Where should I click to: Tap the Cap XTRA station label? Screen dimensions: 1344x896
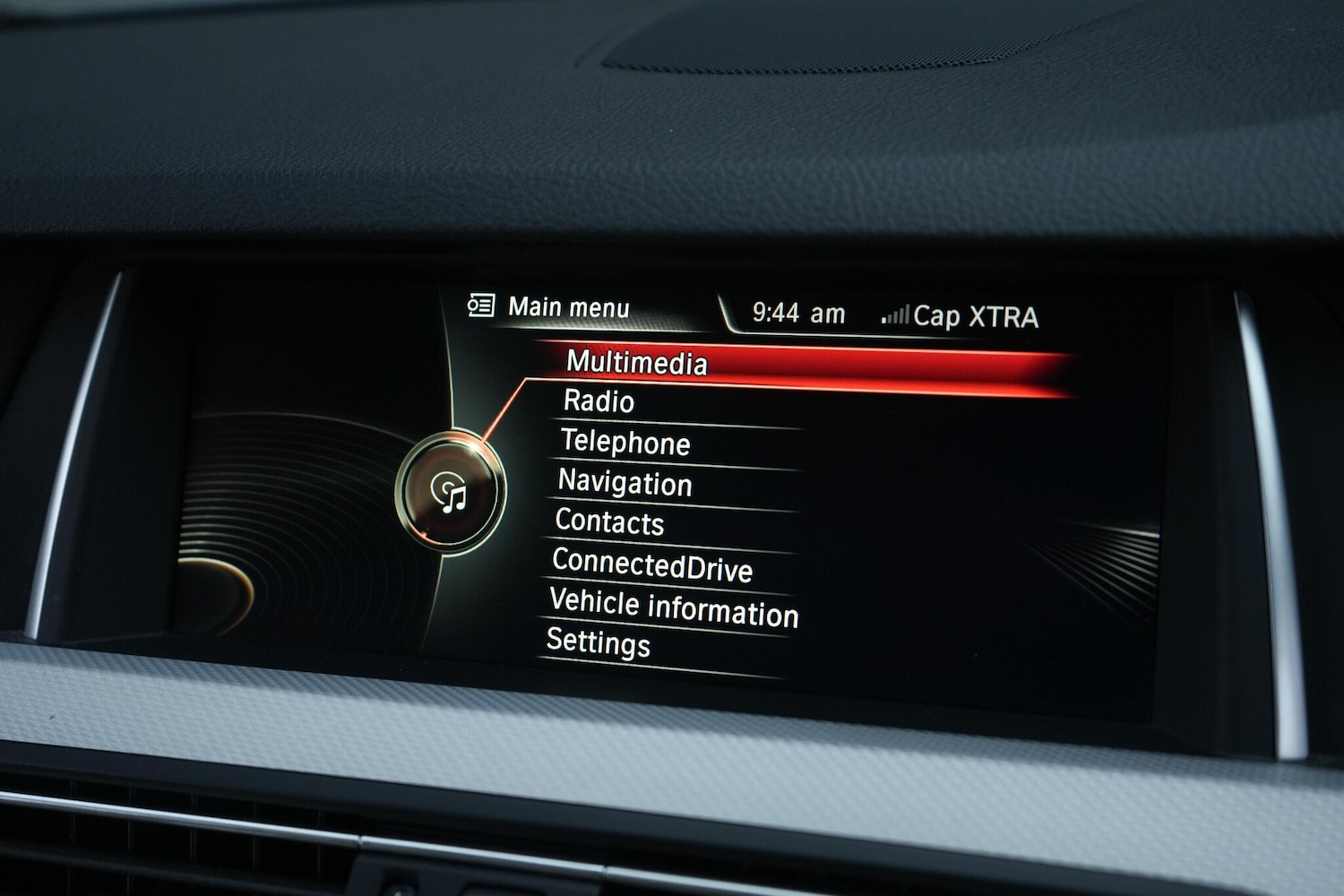tap(976, 314)
